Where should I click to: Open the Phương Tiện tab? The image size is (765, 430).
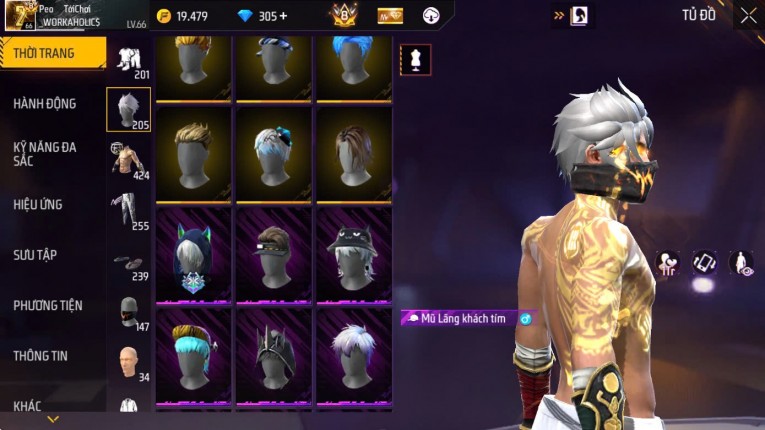pyautogui.click(x=48, y=306)
